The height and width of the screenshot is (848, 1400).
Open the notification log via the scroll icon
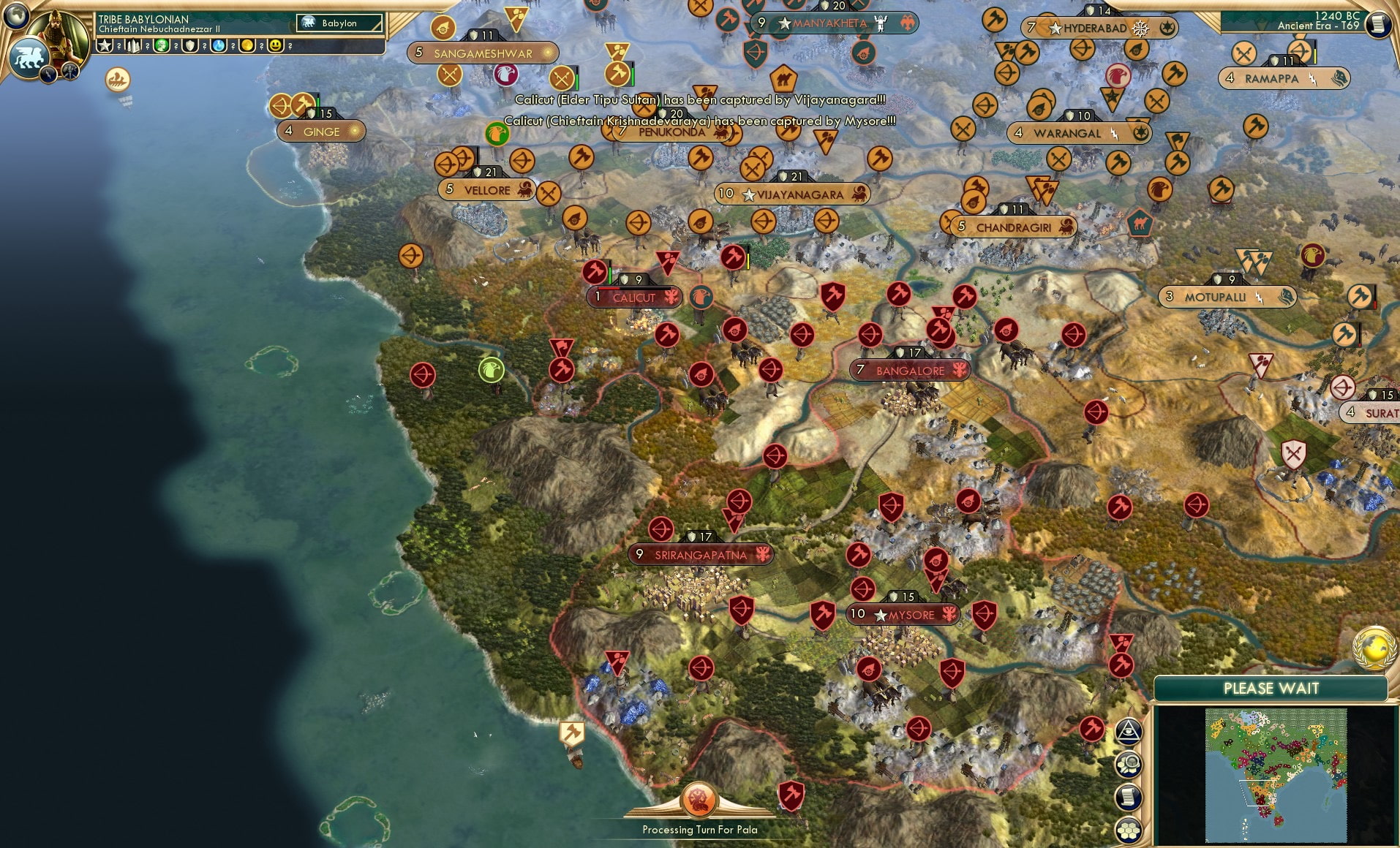tap(1128, 797)
